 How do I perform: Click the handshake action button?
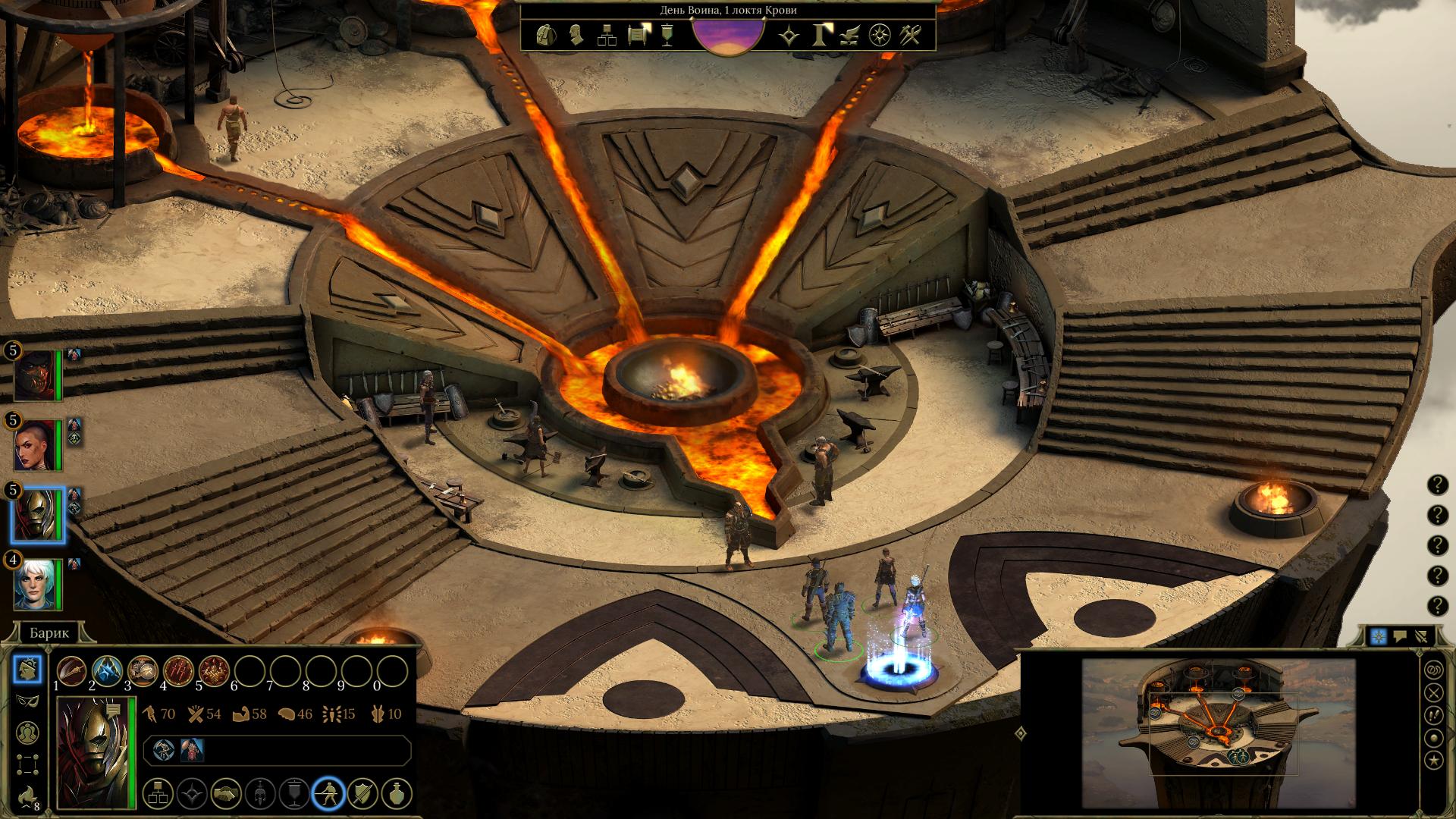(225, 794)
